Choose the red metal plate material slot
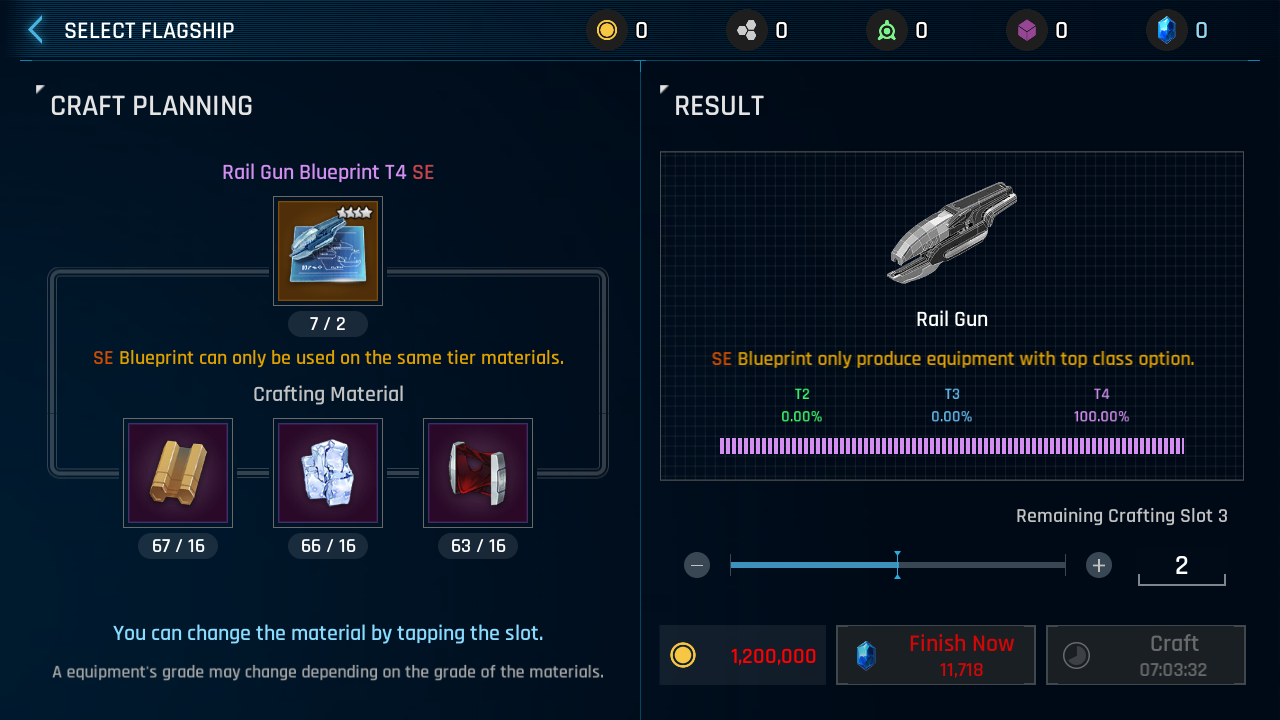The width and height of the screenshot is (1280, 720). click(478, 473)
